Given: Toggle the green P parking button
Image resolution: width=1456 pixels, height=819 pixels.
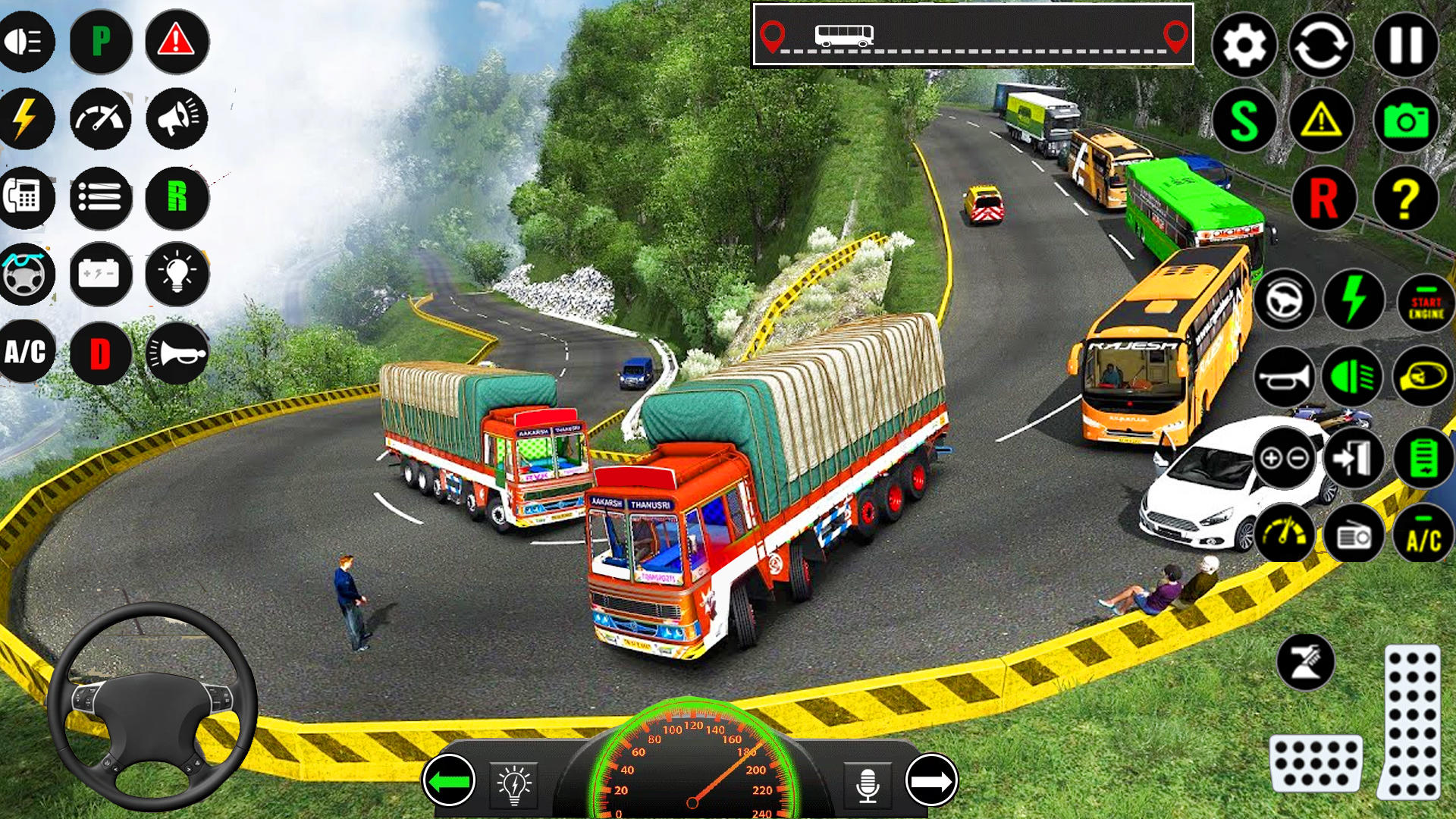Looking at the screenshot, I should coord(101,42).
